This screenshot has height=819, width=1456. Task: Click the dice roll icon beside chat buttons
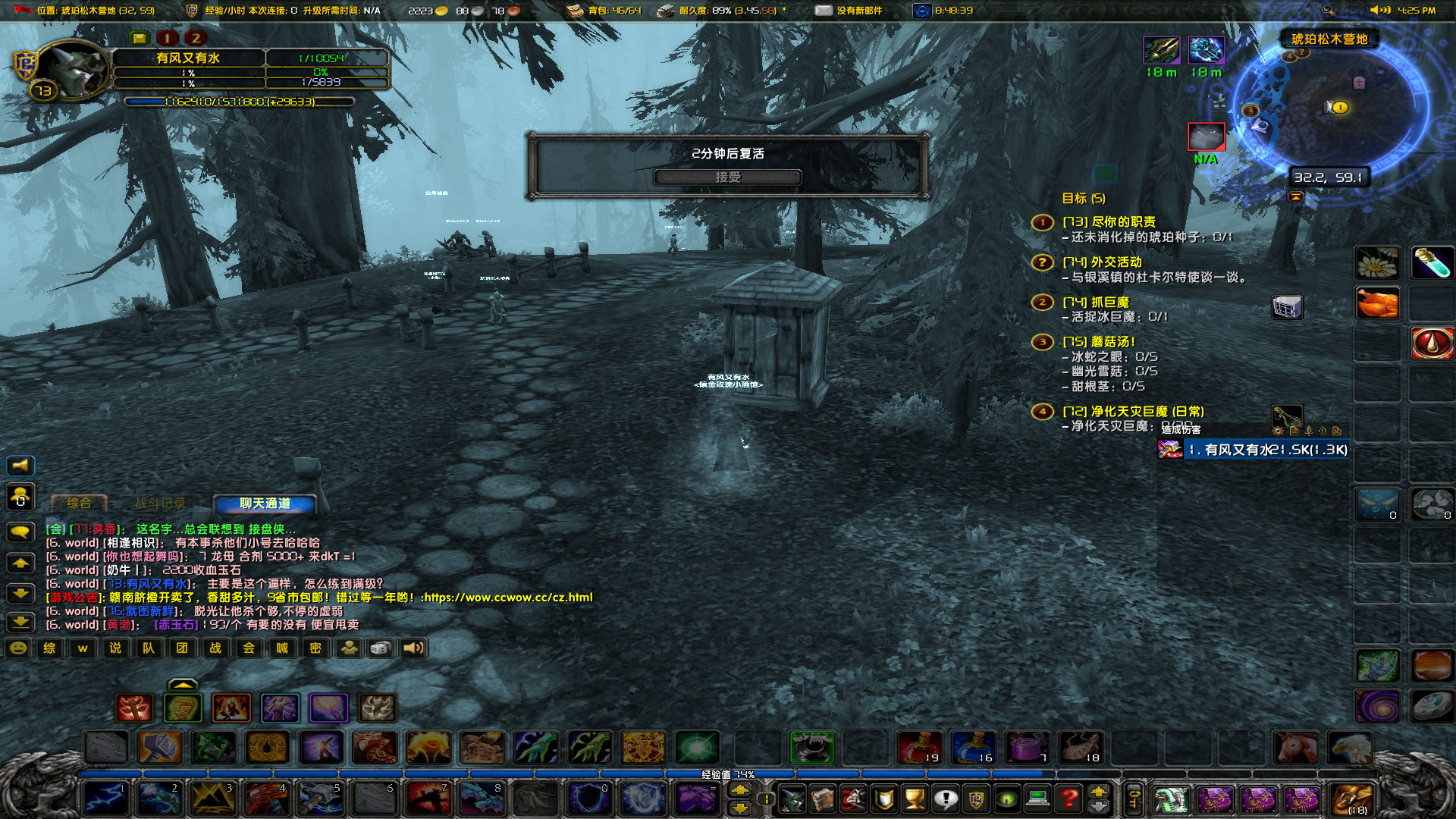pos(380,648)
